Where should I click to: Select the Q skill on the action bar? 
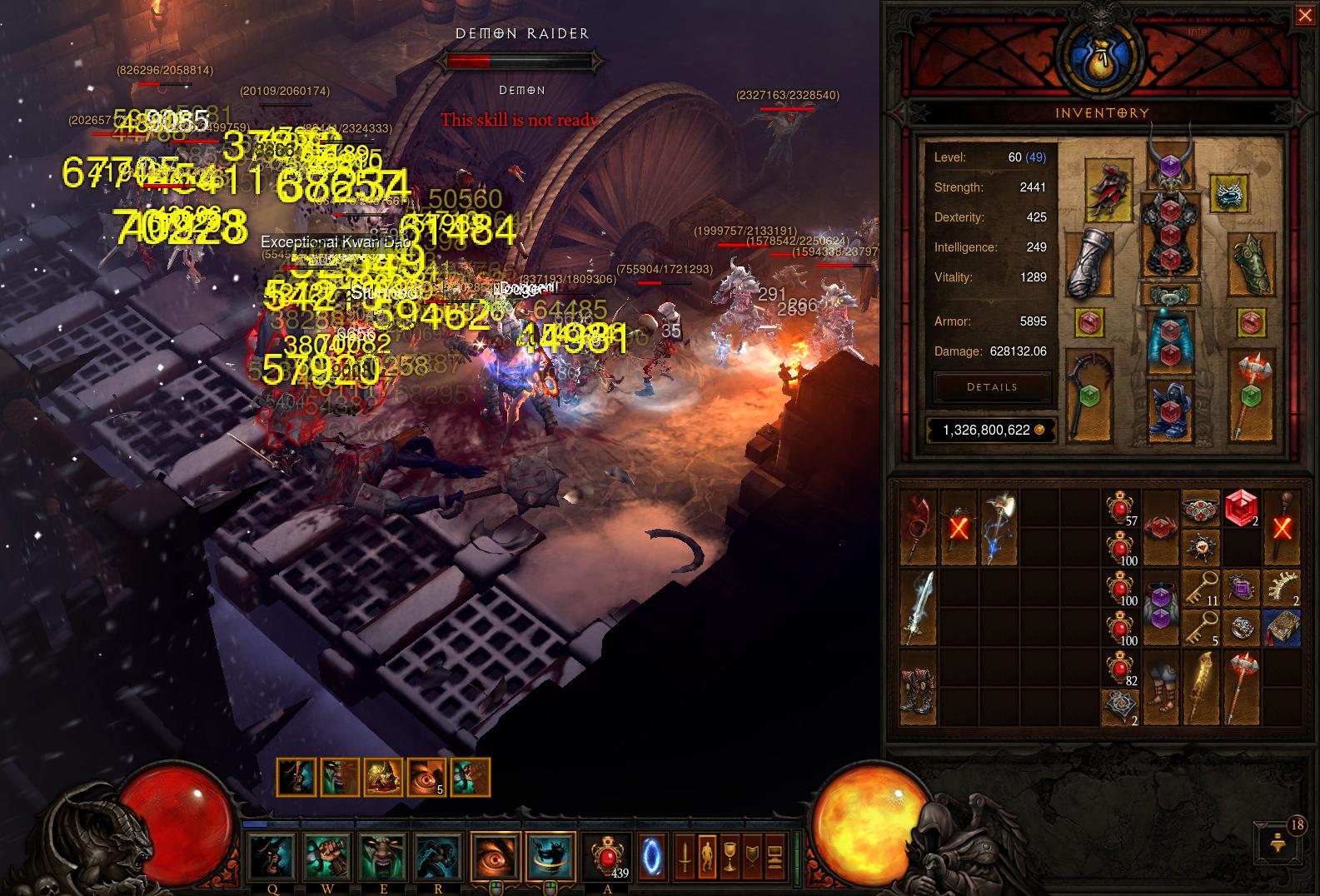click(x=271, y=857)
